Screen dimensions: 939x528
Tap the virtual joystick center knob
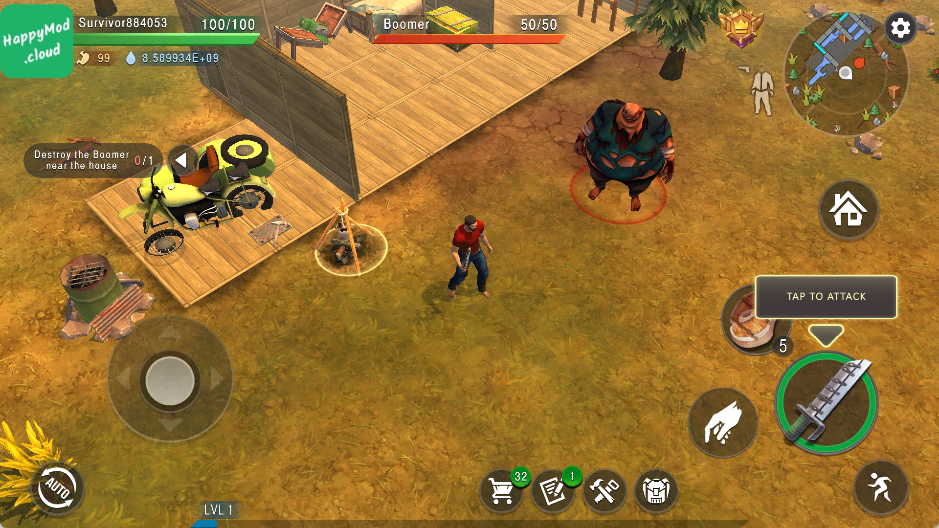[170, 378]
